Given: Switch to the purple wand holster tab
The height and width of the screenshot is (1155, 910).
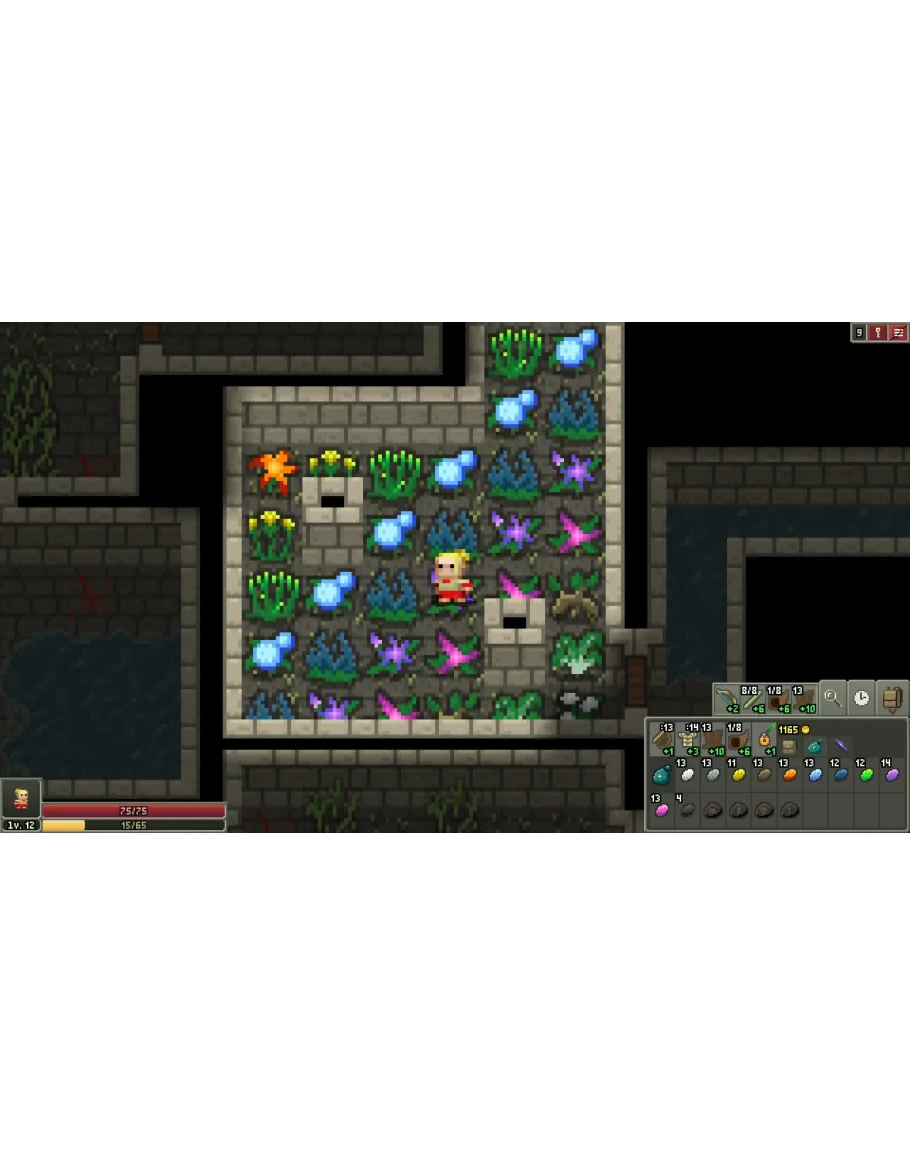Looking at the screenshot, I should (x=842, y=745).
